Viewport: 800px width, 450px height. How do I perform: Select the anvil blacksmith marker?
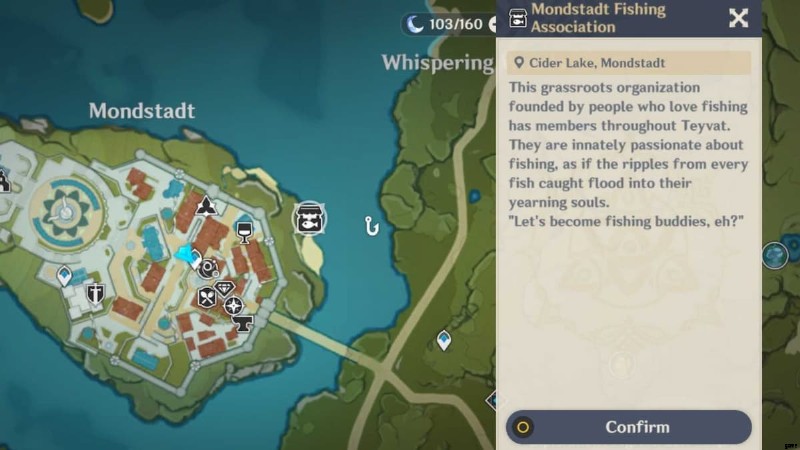coord(242,324)
